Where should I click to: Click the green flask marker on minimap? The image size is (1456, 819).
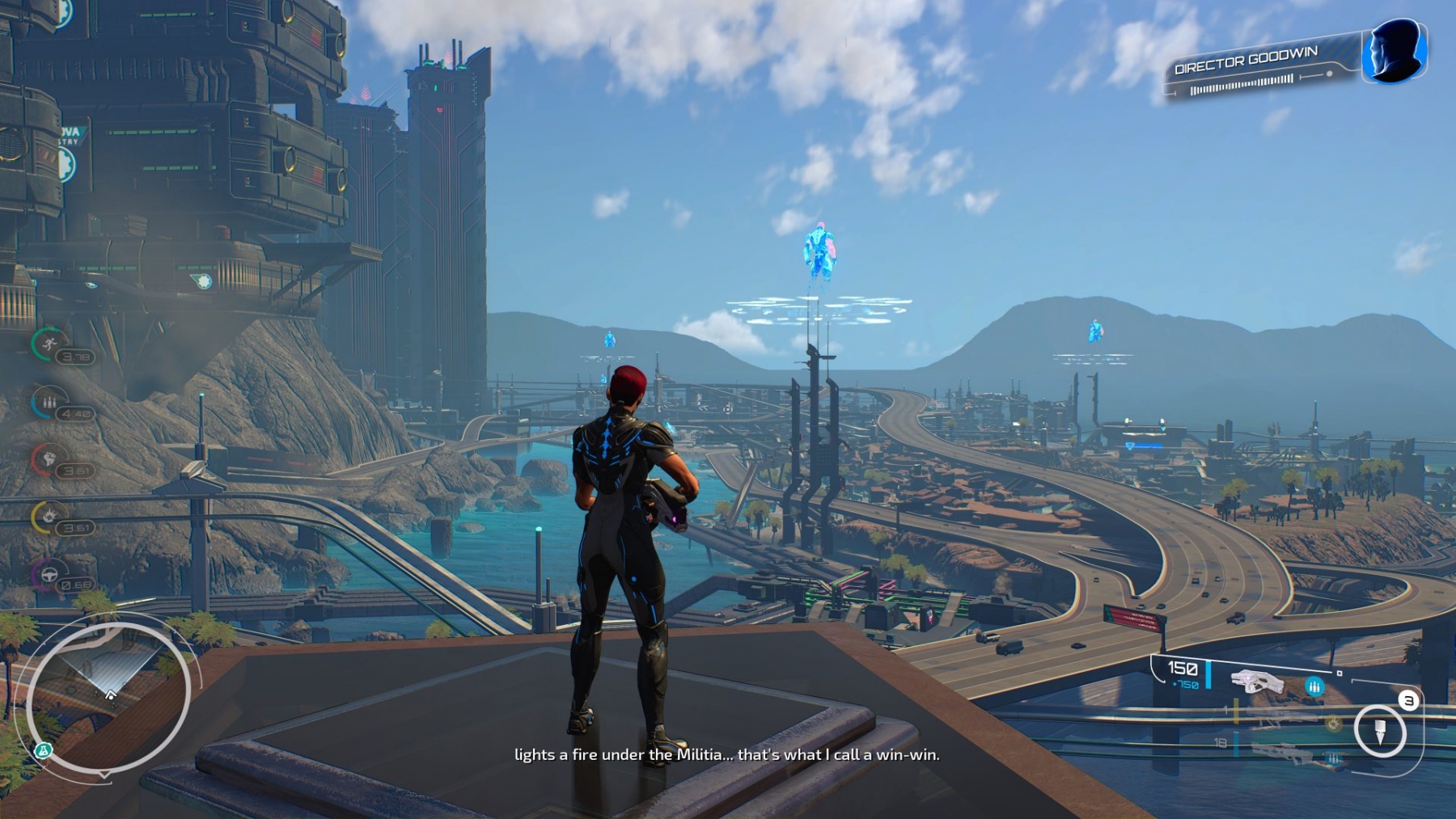click(43, 751)
